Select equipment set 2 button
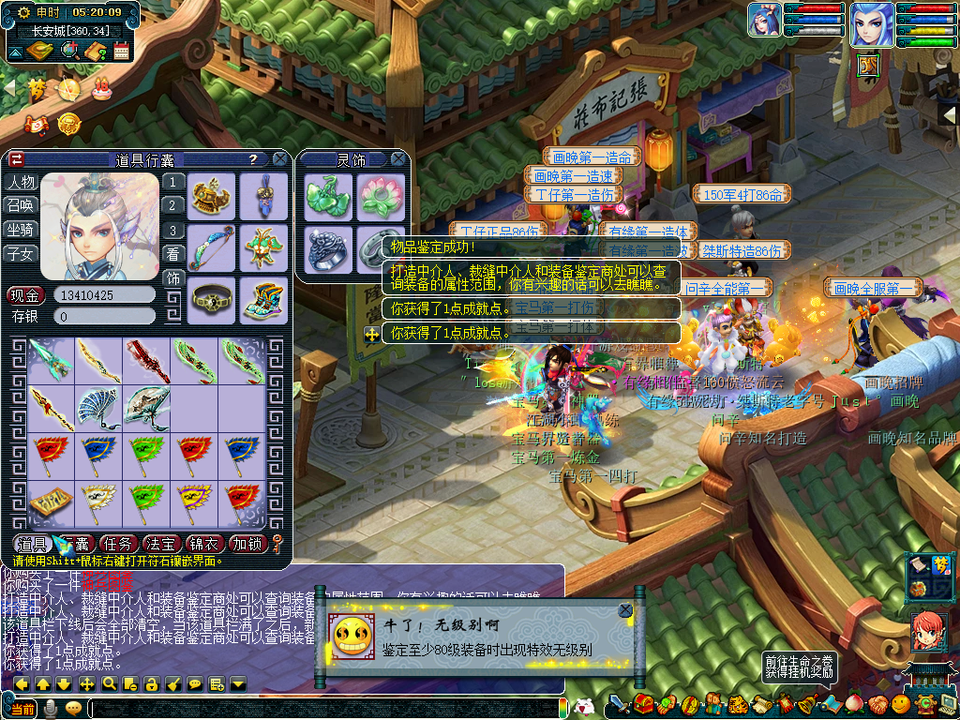 pos(174,206)
